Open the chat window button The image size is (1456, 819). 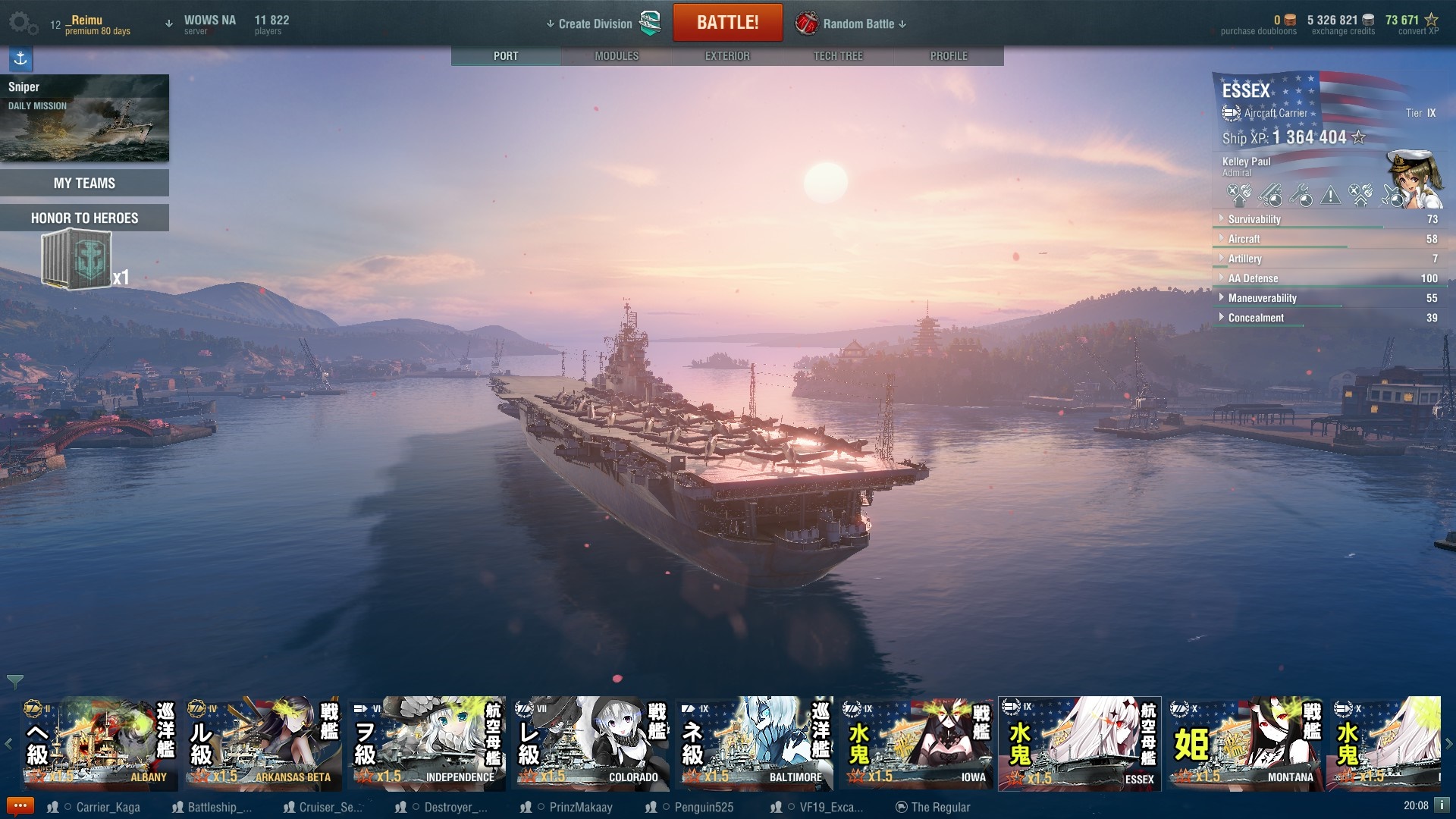tap(20, 806)
